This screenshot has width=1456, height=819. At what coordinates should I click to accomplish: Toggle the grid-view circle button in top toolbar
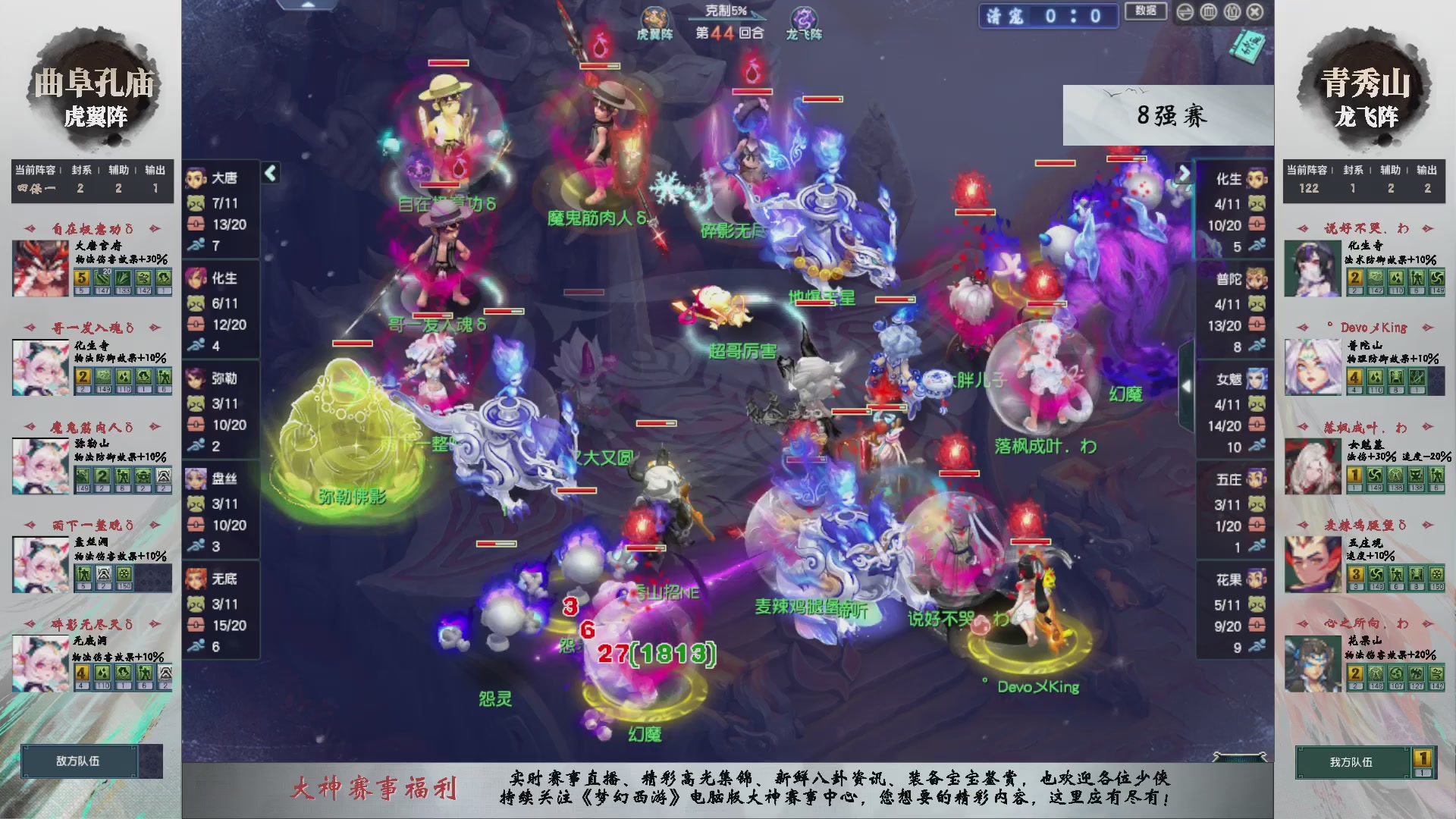(x=1208, y=11)
